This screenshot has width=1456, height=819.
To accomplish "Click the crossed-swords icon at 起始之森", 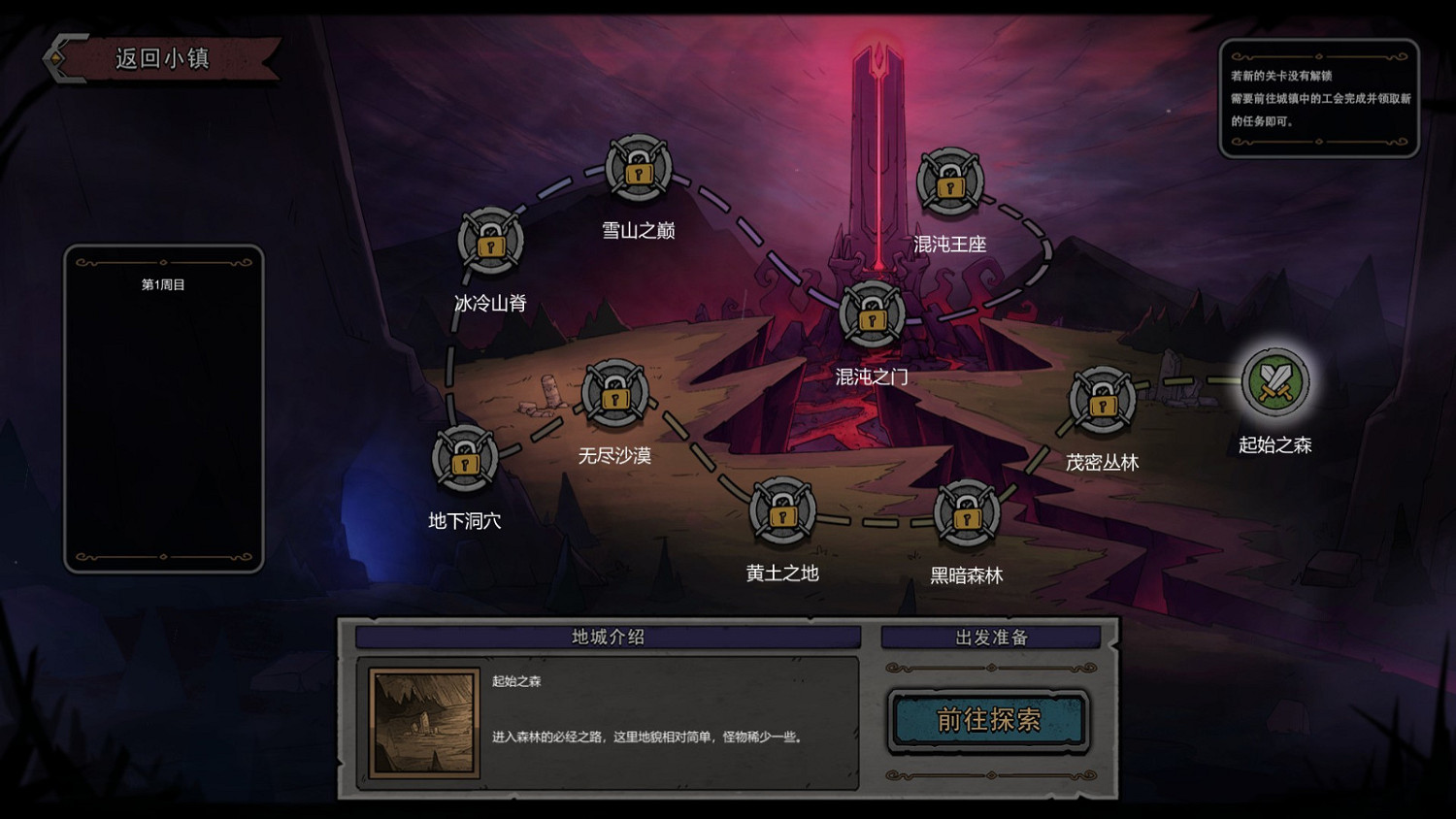I will pyautogui.click(x=1275, y=380).
